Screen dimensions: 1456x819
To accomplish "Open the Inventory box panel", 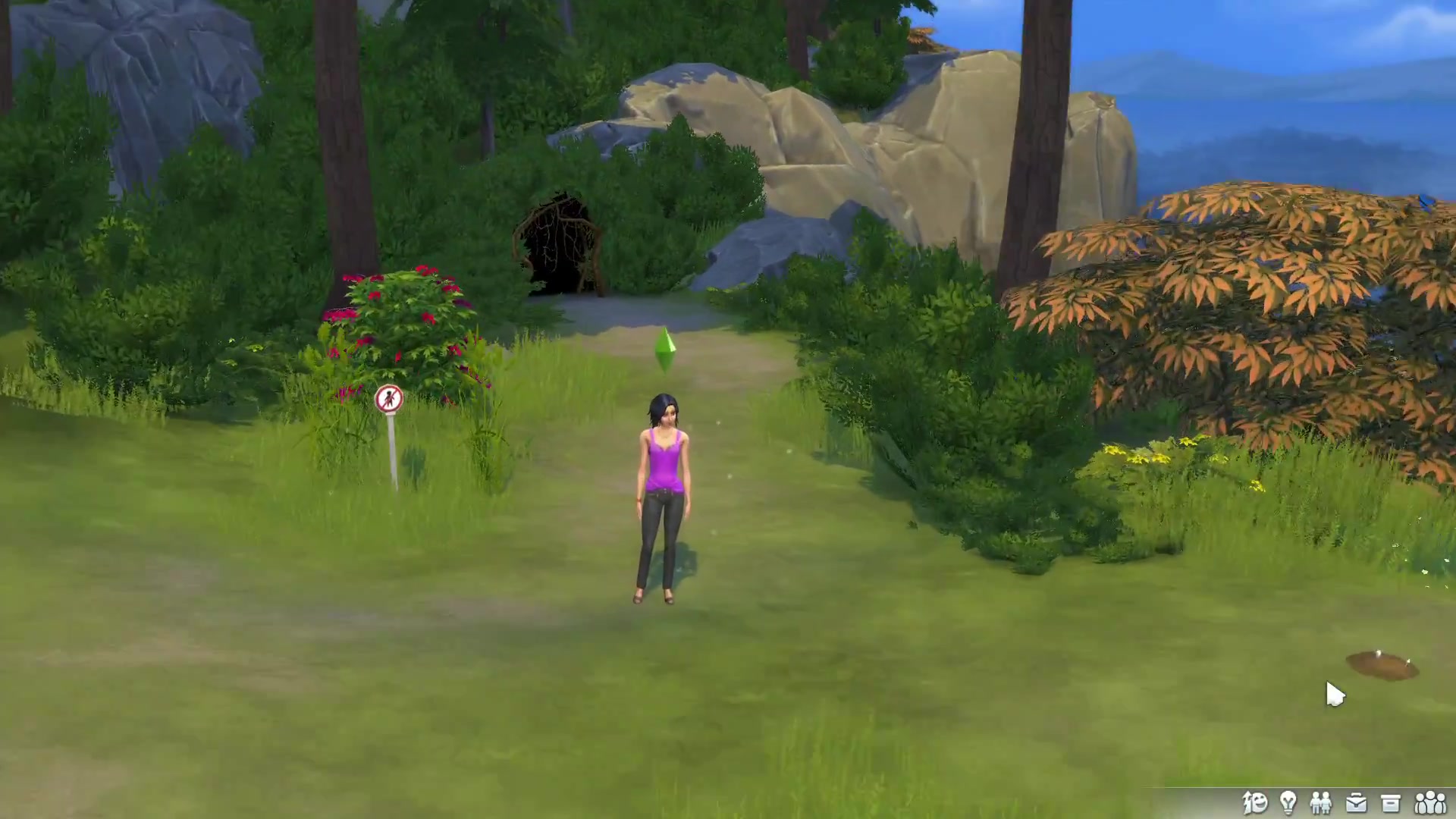I will tap(1390, 802).
